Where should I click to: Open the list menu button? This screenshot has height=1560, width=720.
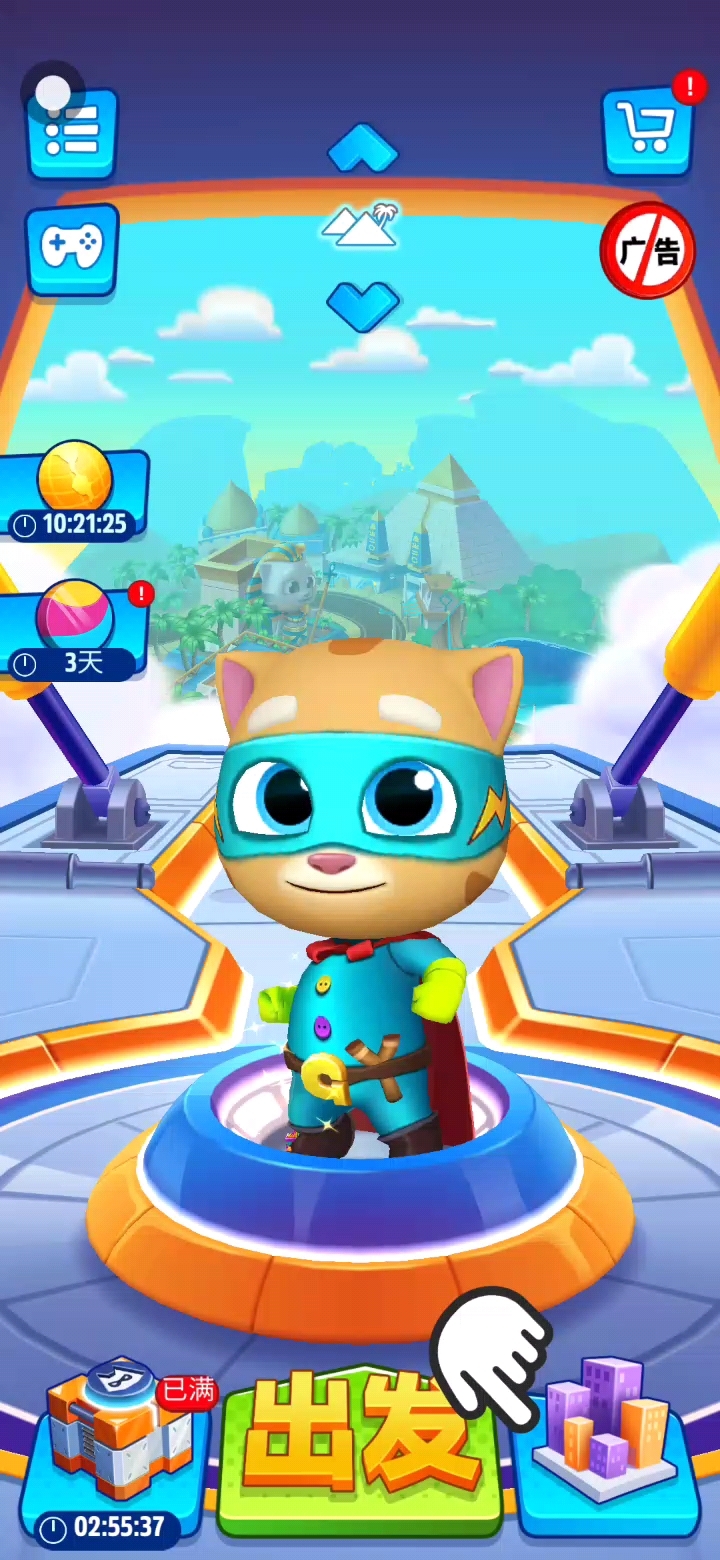(72, 133)
